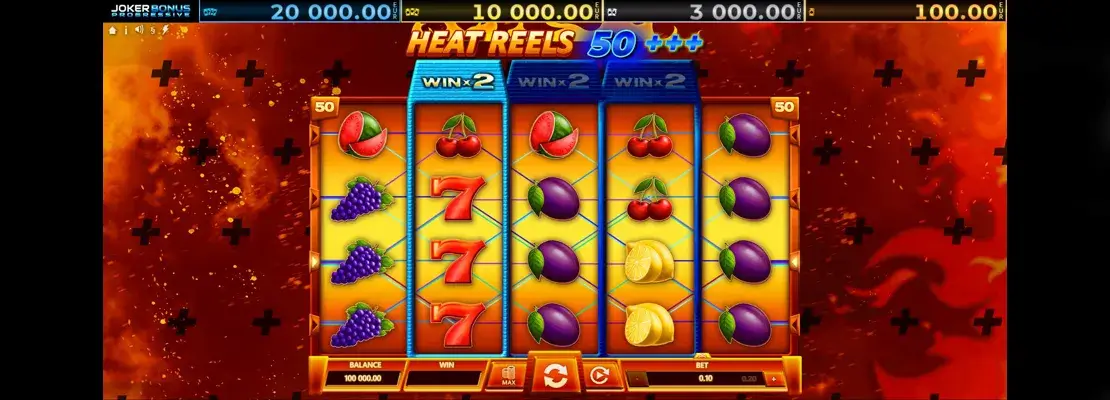1110x400 pixels.
Task: Start autoplay with the circular play button
Action: pos(598,376)
